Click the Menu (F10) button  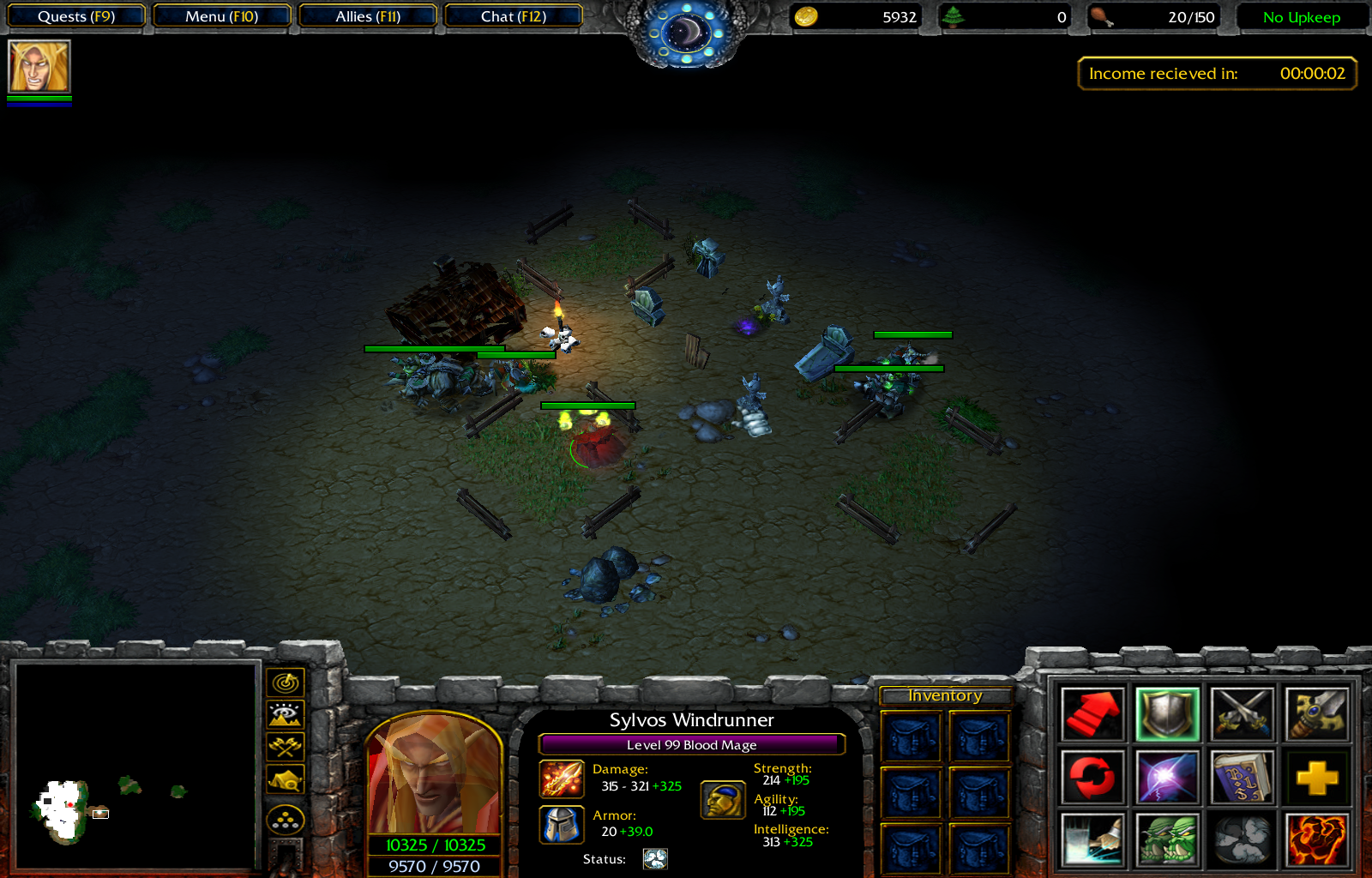221,15
